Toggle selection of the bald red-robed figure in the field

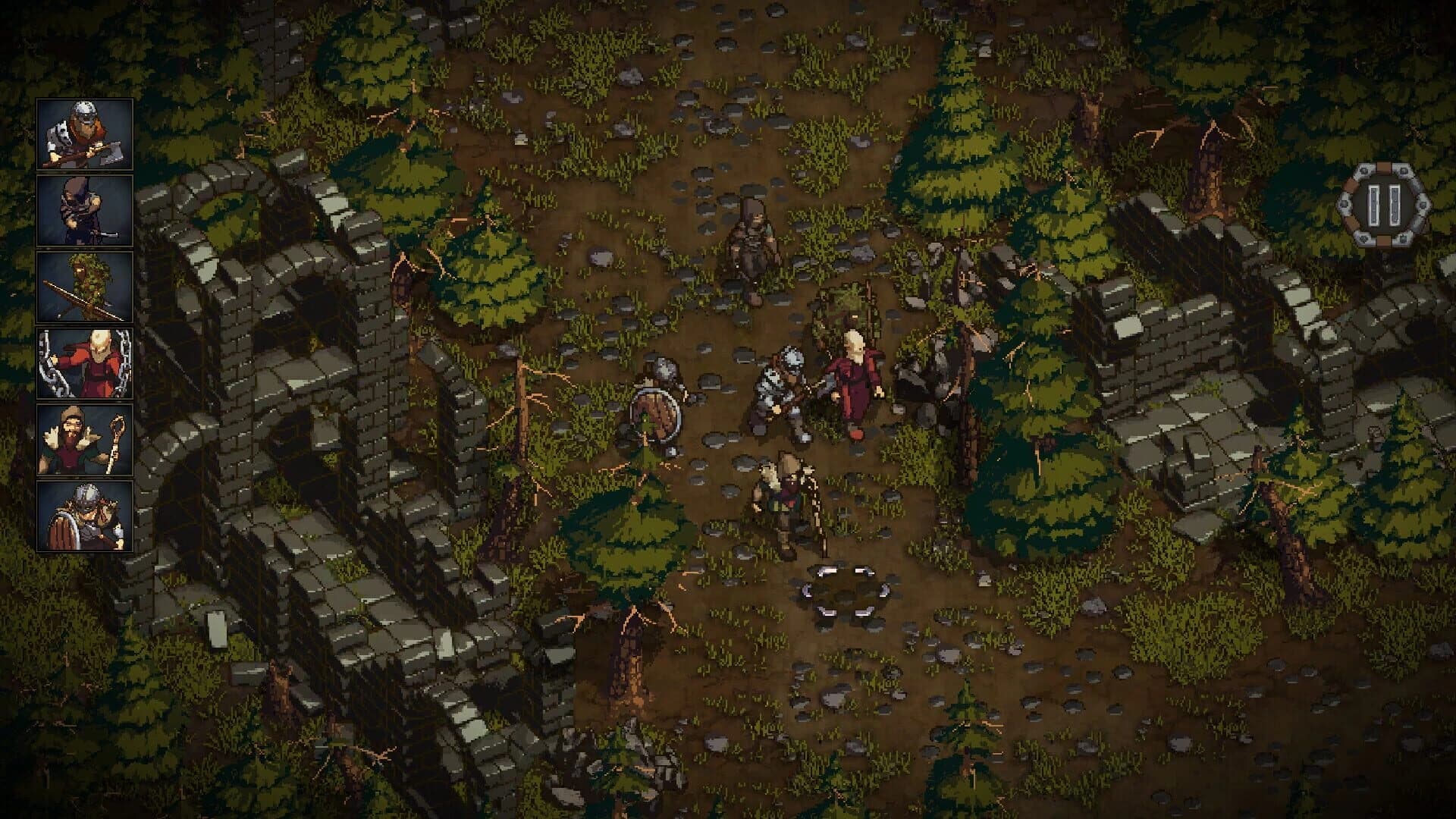coord(851,379)
